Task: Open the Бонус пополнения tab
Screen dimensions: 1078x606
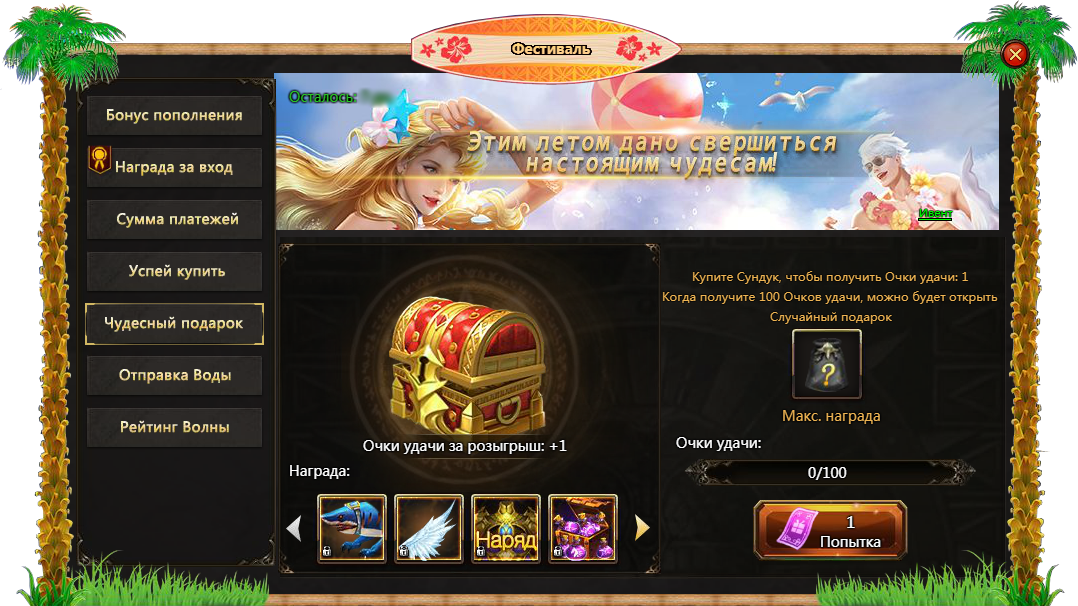Action: pos(174,115)
